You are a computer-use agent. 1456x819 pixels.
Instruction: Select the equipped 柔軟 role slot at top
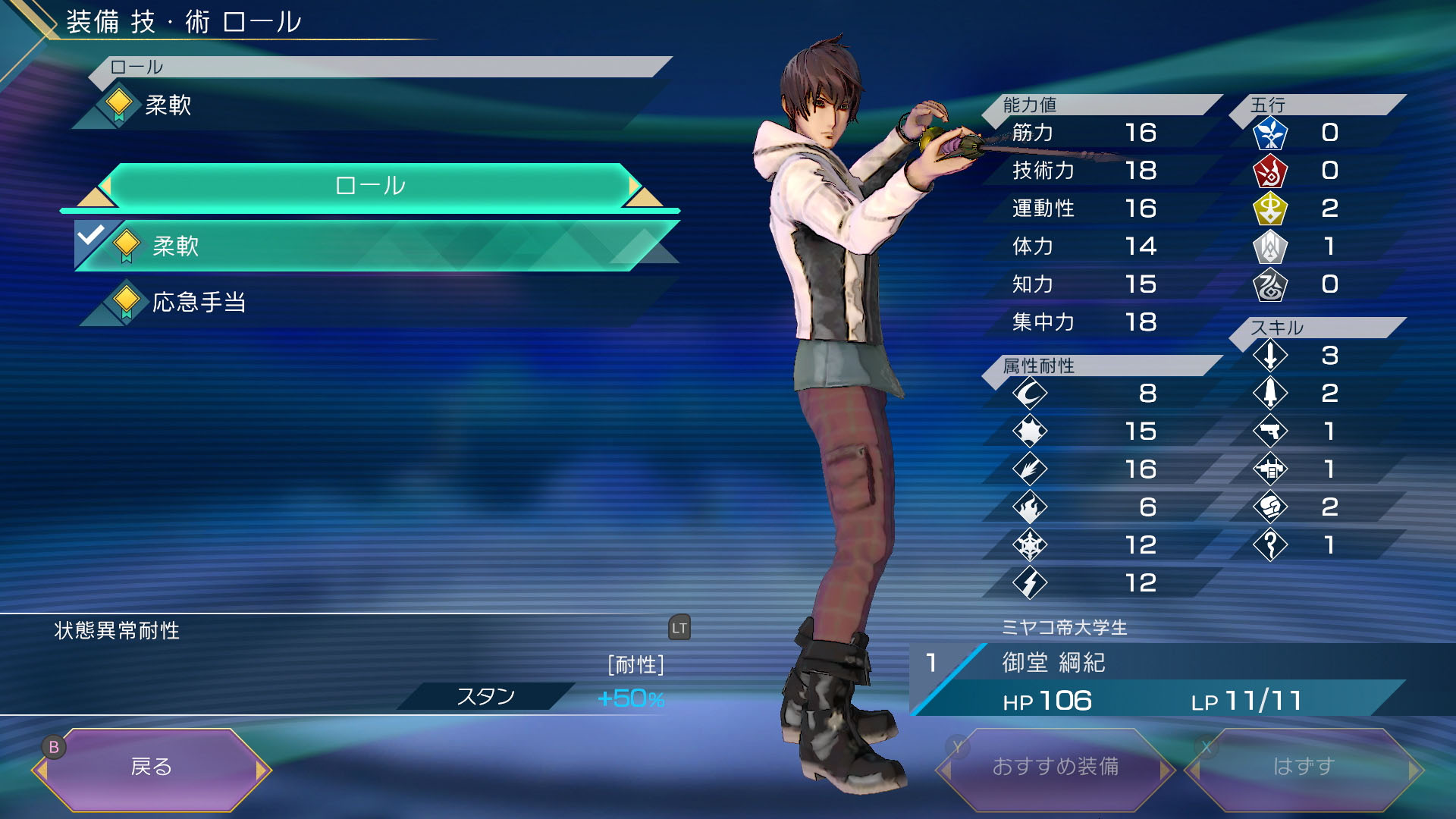pyautogui.click(x=364, y=105)
